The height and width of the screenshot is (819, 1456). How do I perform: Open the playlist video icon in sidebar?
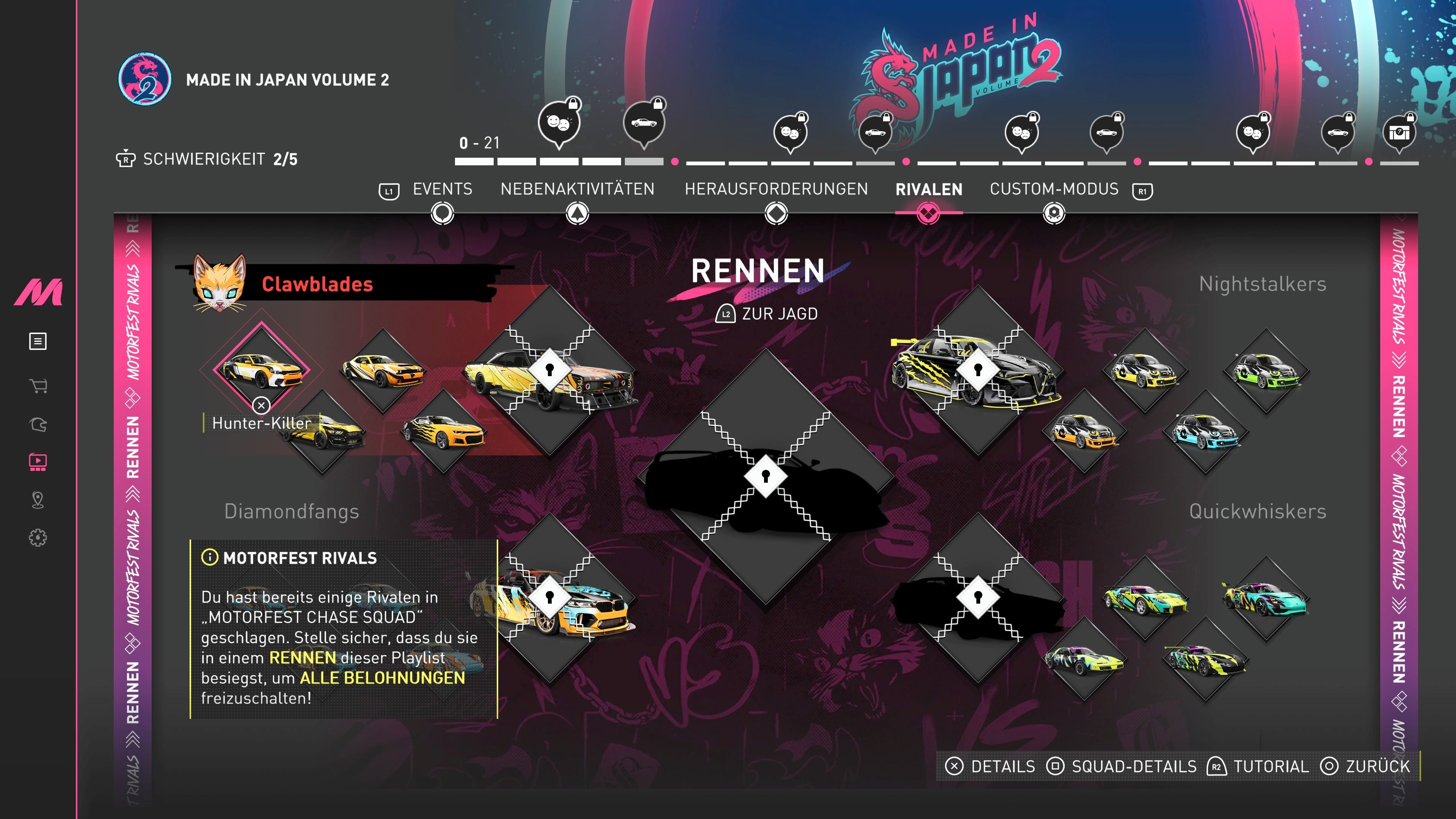tap(38, 462)
